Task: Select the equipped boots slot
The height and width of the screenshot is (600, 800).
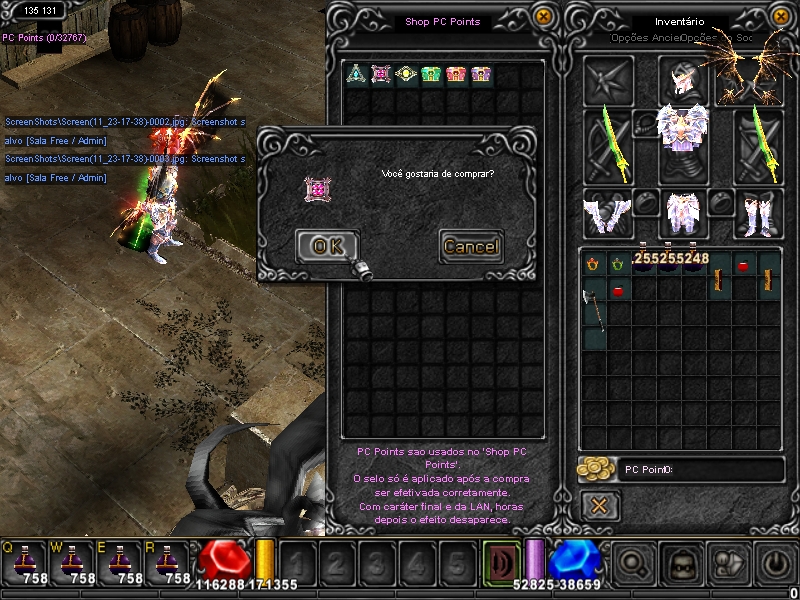Action: point(758,212)
